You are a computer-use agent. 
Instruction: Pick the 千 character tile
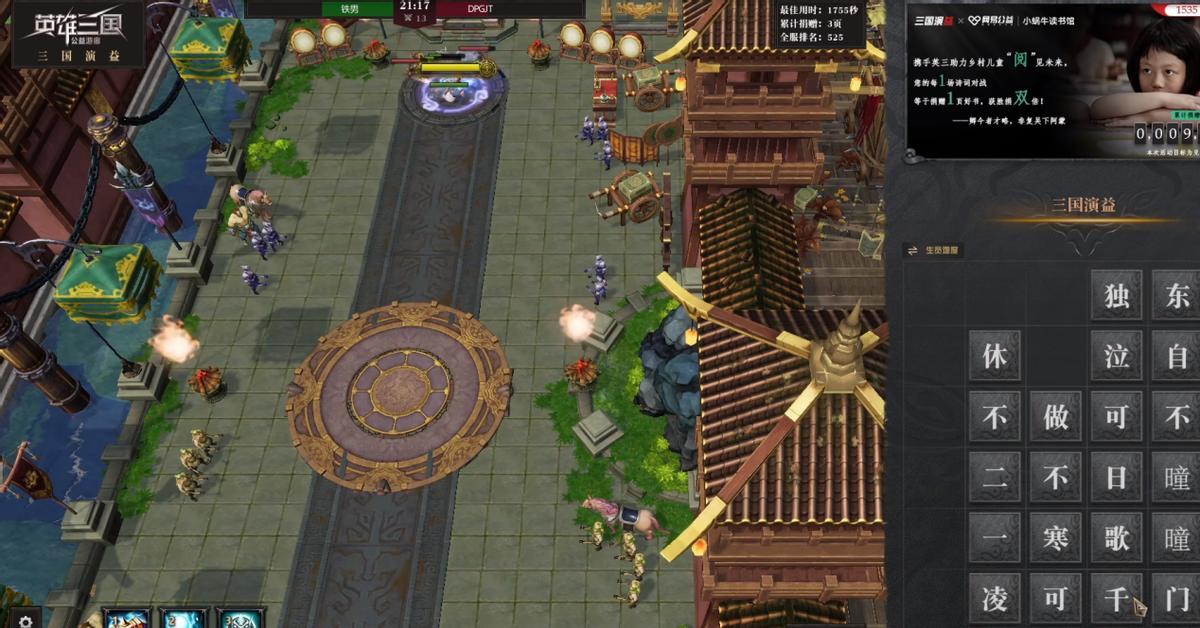(1116, 599)
